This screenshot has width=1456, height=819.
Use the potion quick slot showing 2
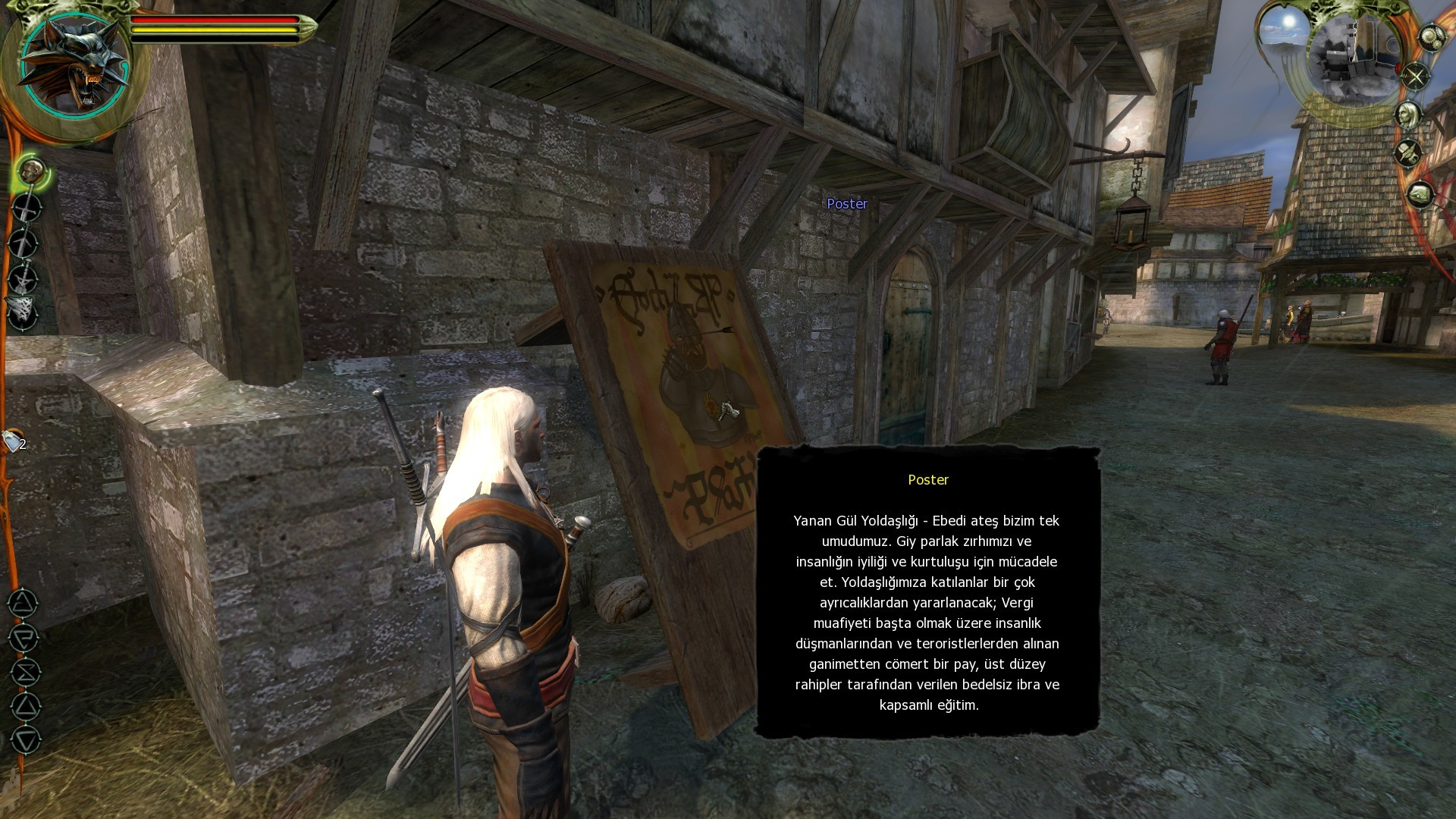[14, 441]
